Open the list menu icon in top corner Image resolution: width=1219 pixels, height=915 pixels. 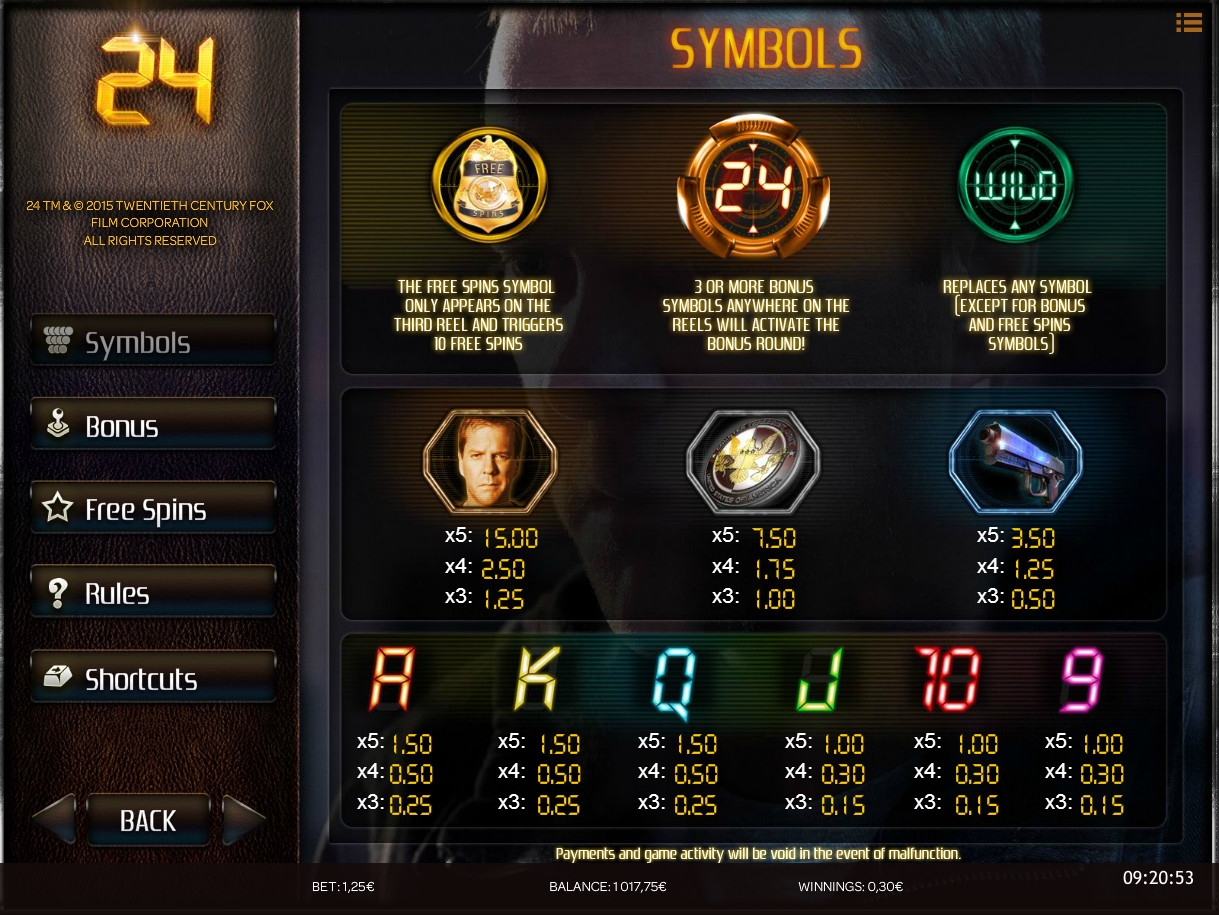(x=1189, y=22)
